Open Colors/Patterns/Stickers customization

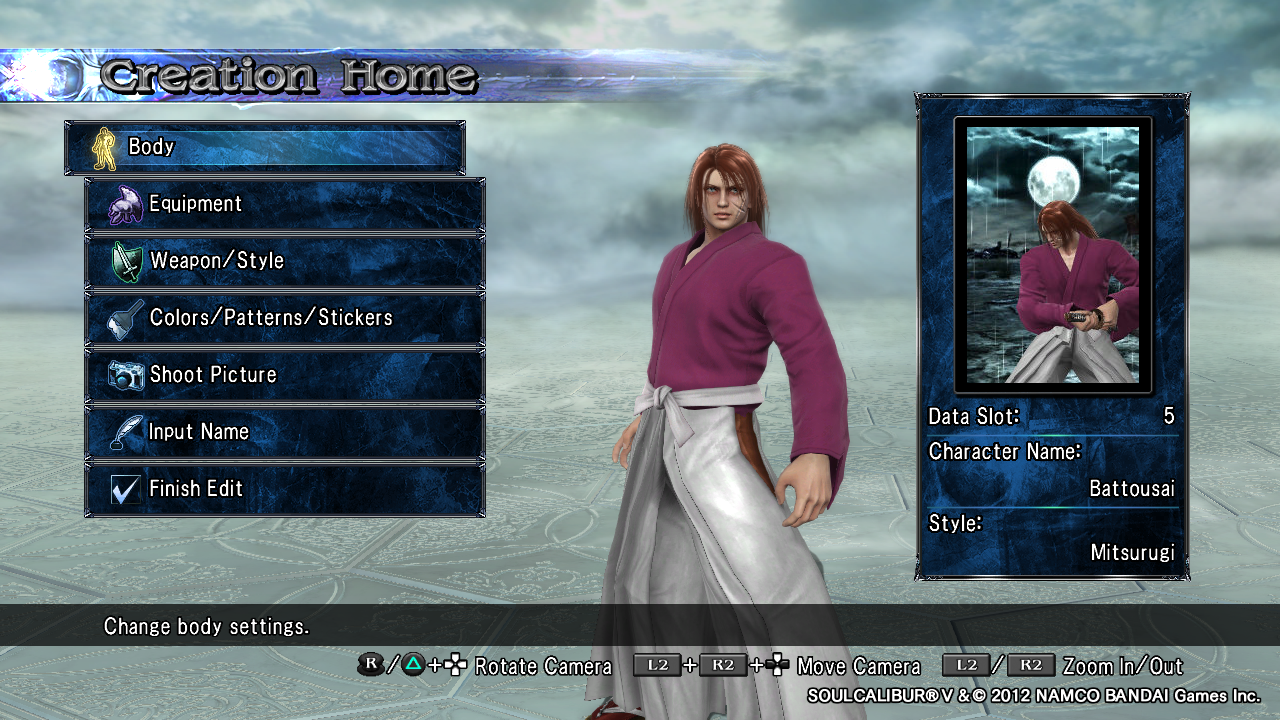(285, 318)
